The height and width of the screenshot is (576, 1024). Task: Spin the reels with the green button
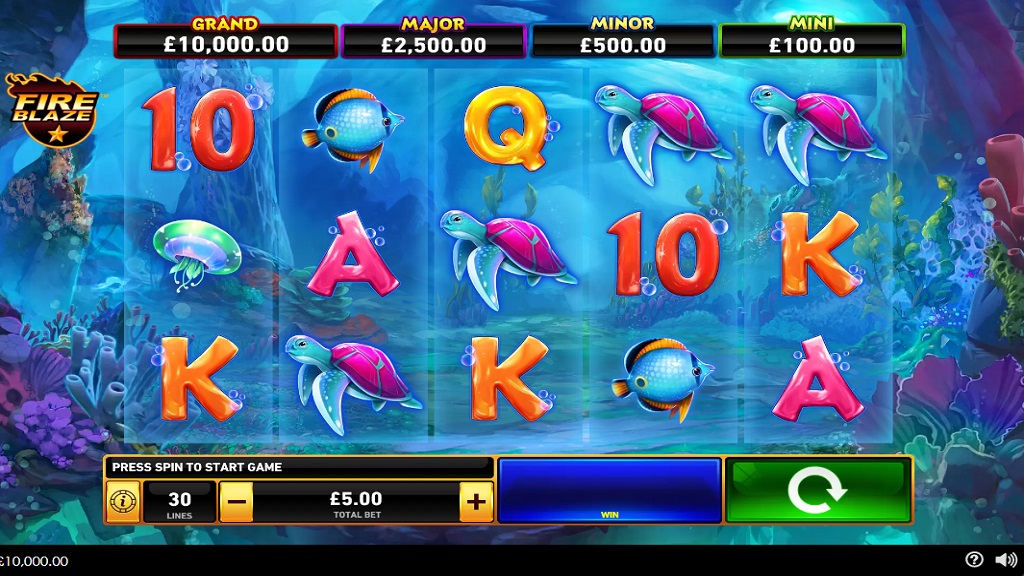tap(817, 490)
